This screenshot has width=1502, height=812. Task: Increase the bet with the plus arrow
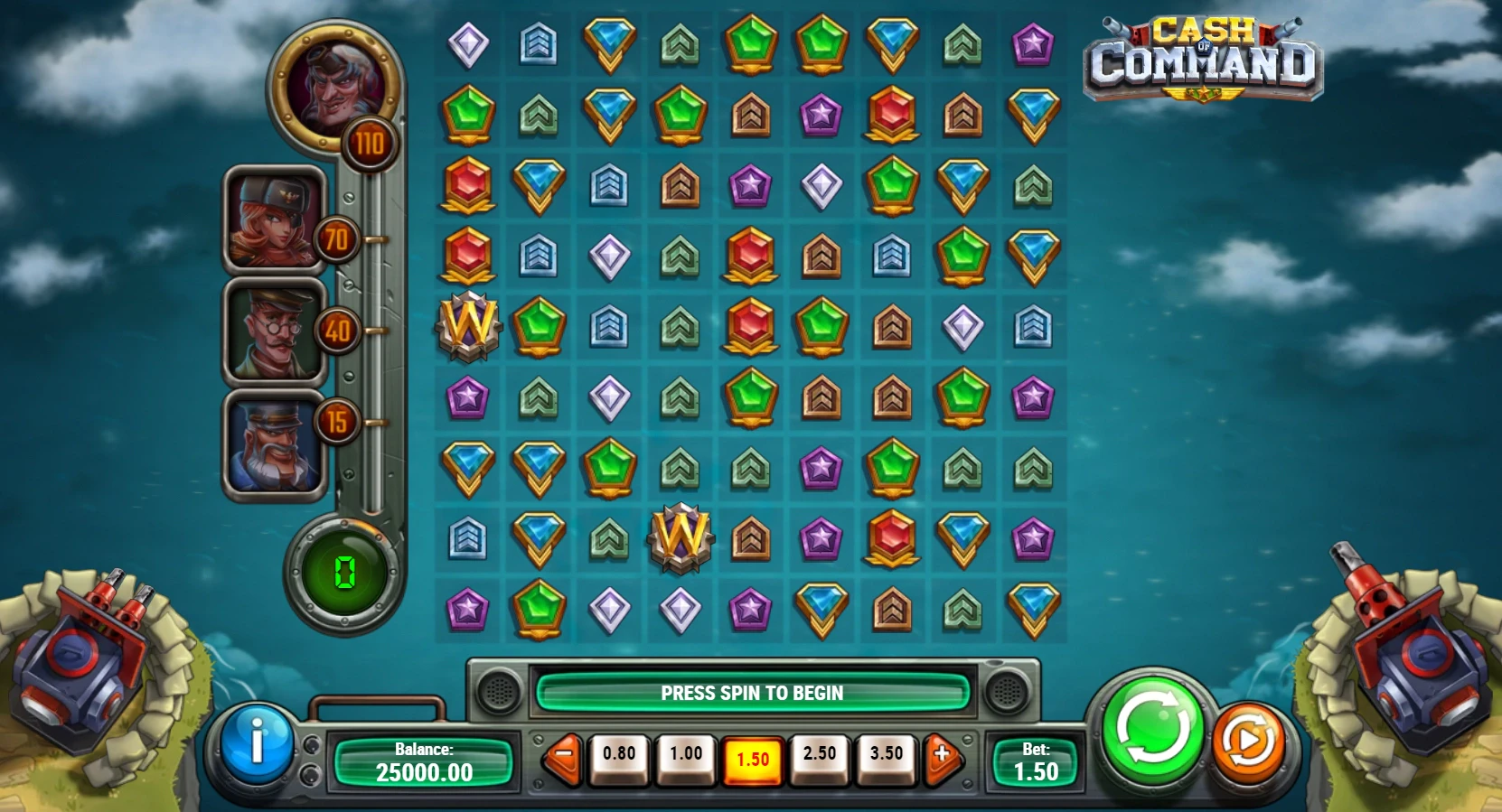(942, 753)
